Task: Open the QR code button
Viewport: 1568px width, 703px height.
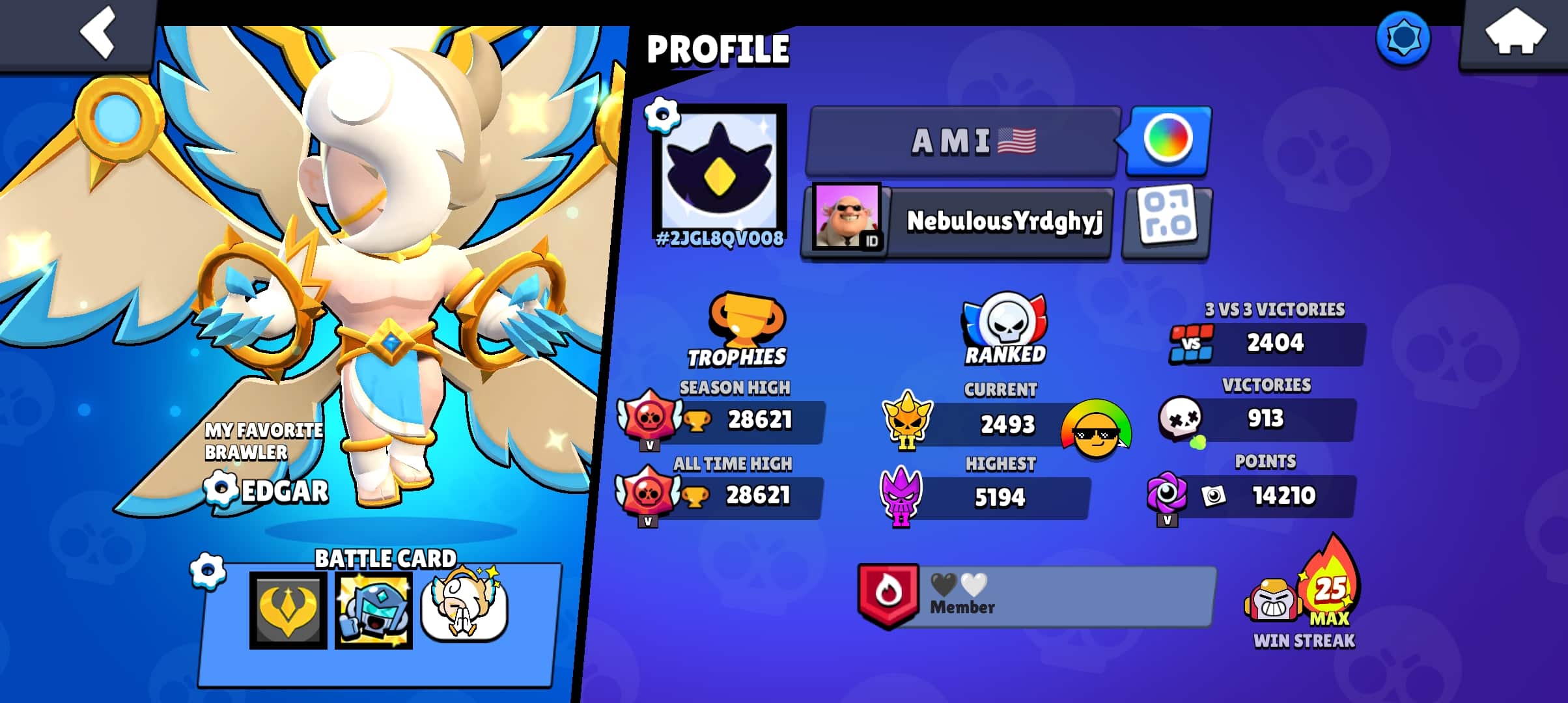Action: (x=1167, y=221)
